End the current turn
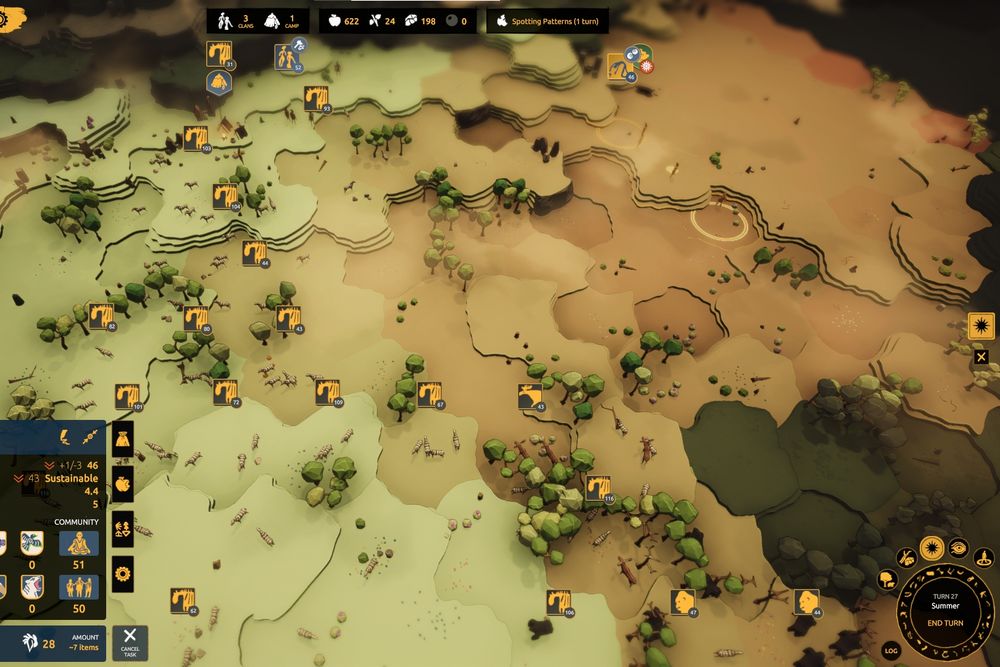This screenshot has width=1000, height=667. [x=945, y=623]
